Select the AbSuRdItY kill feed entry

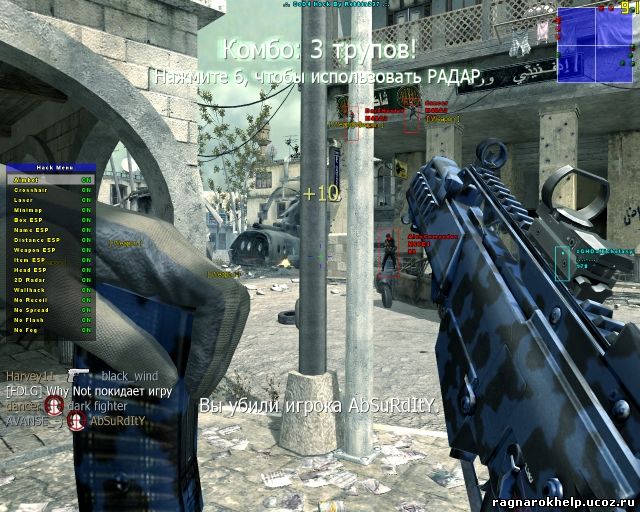117,421
